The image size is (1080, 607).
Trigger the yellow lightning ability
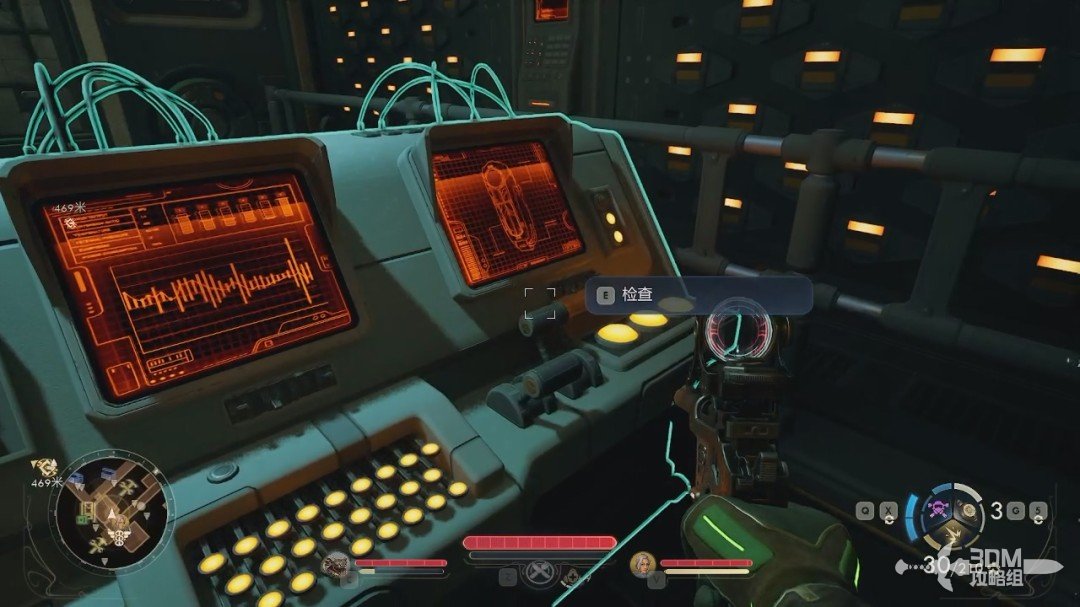pos(955,533)
